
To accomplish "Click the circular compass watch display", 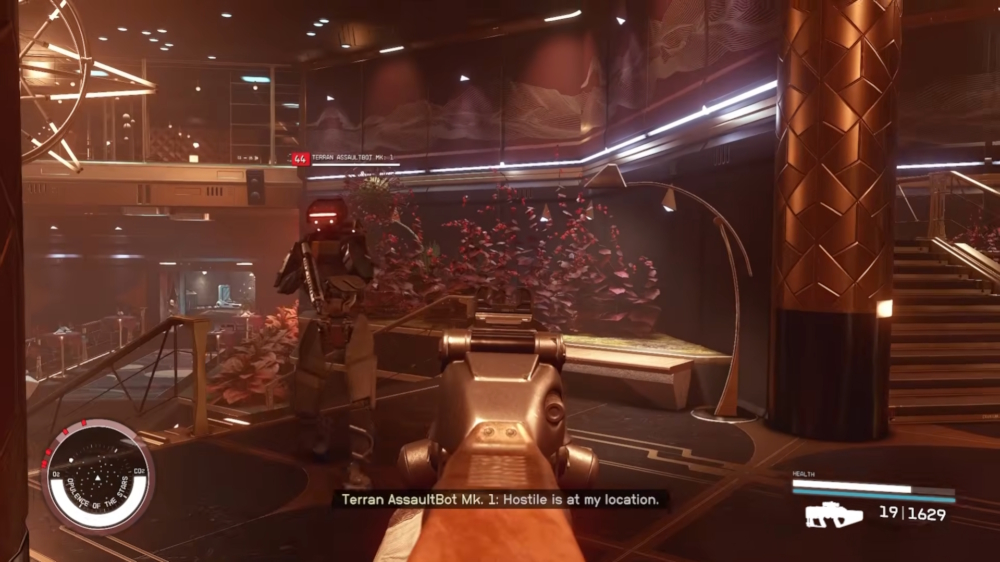I will click(x=97, y=475).
